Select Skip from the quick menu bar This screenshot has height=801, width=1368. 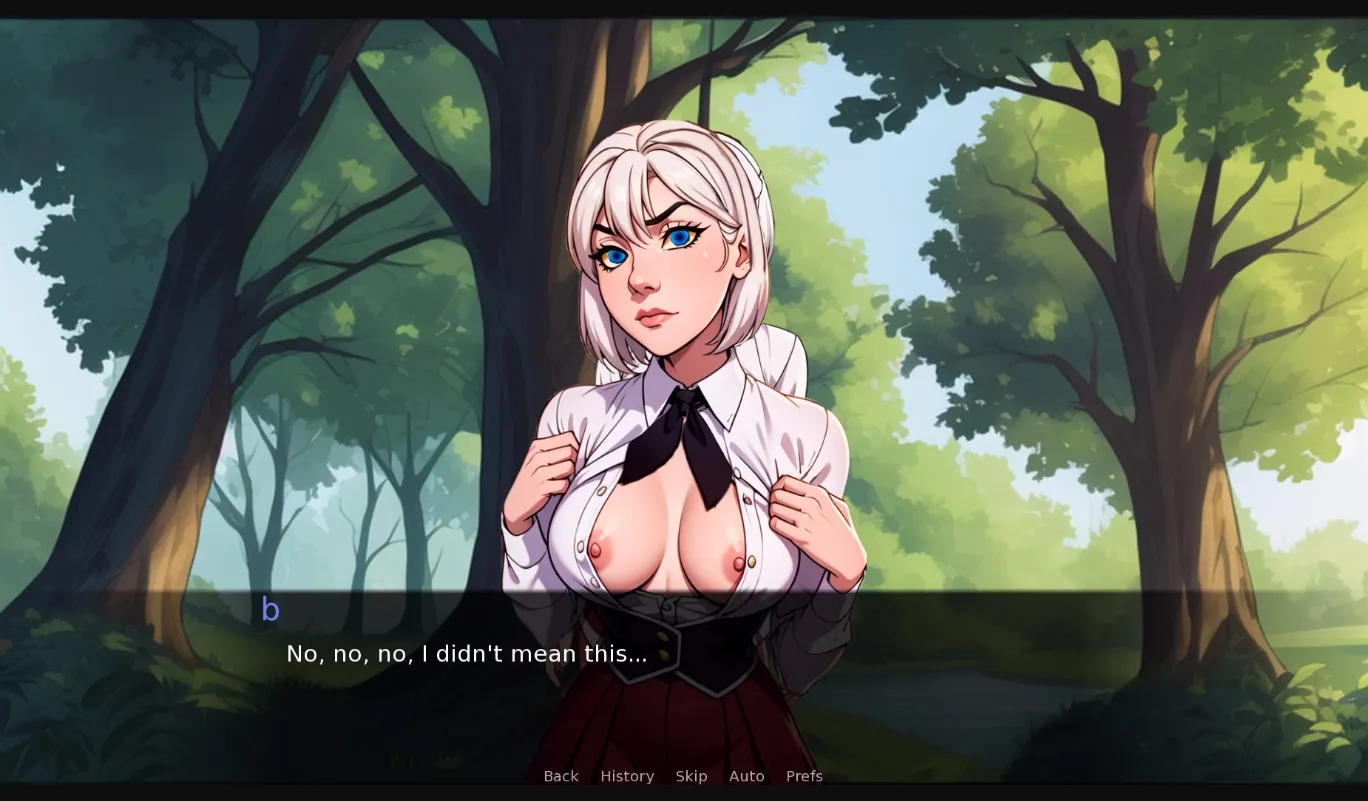click(x=691, y=776)
